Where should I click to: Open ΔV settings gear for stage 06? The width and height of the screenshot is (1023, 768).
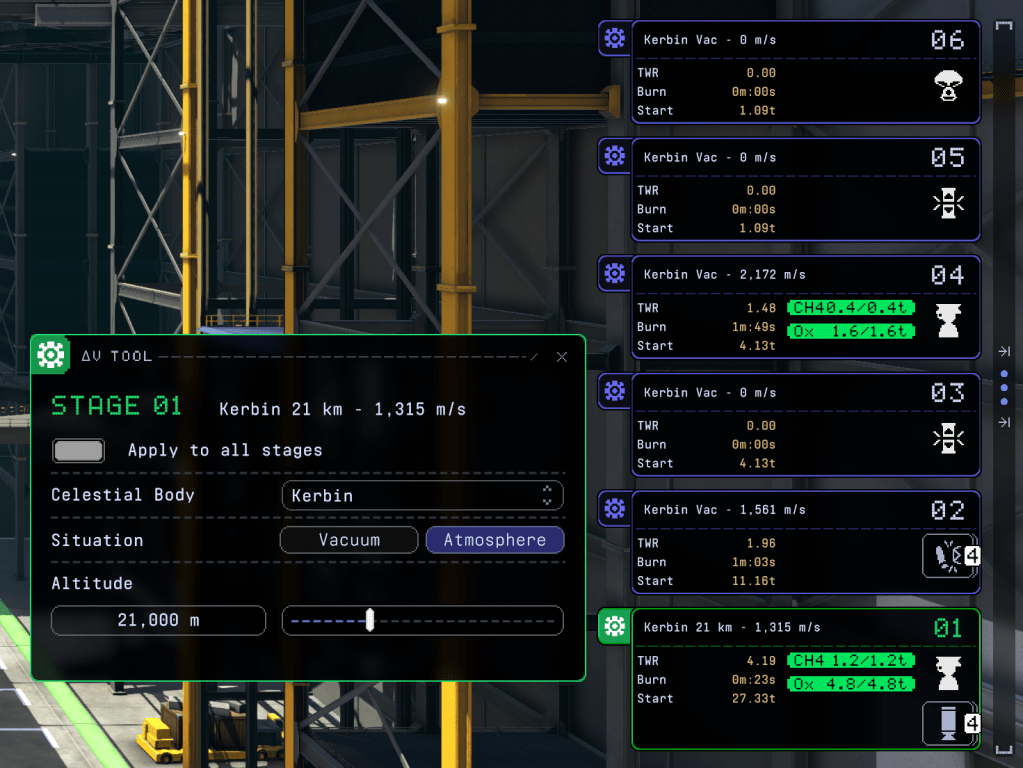point(614,39)
